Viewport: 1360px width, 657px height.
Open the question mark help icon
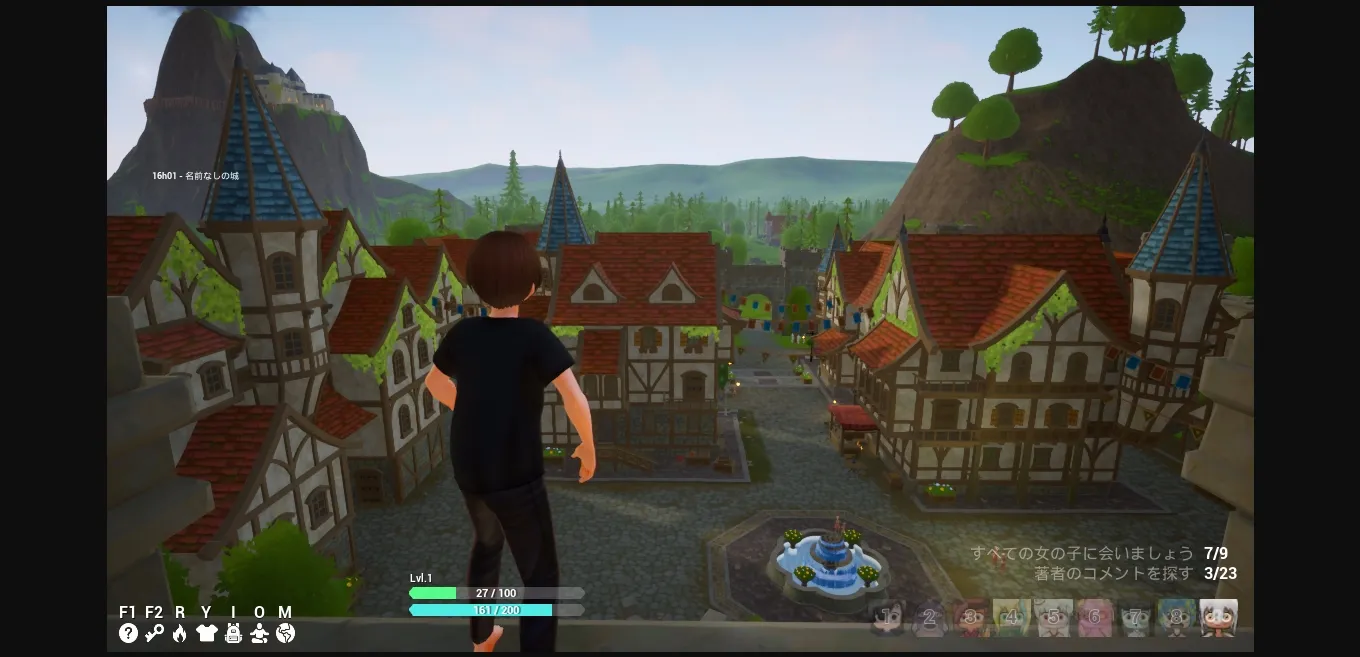point(128,633)
